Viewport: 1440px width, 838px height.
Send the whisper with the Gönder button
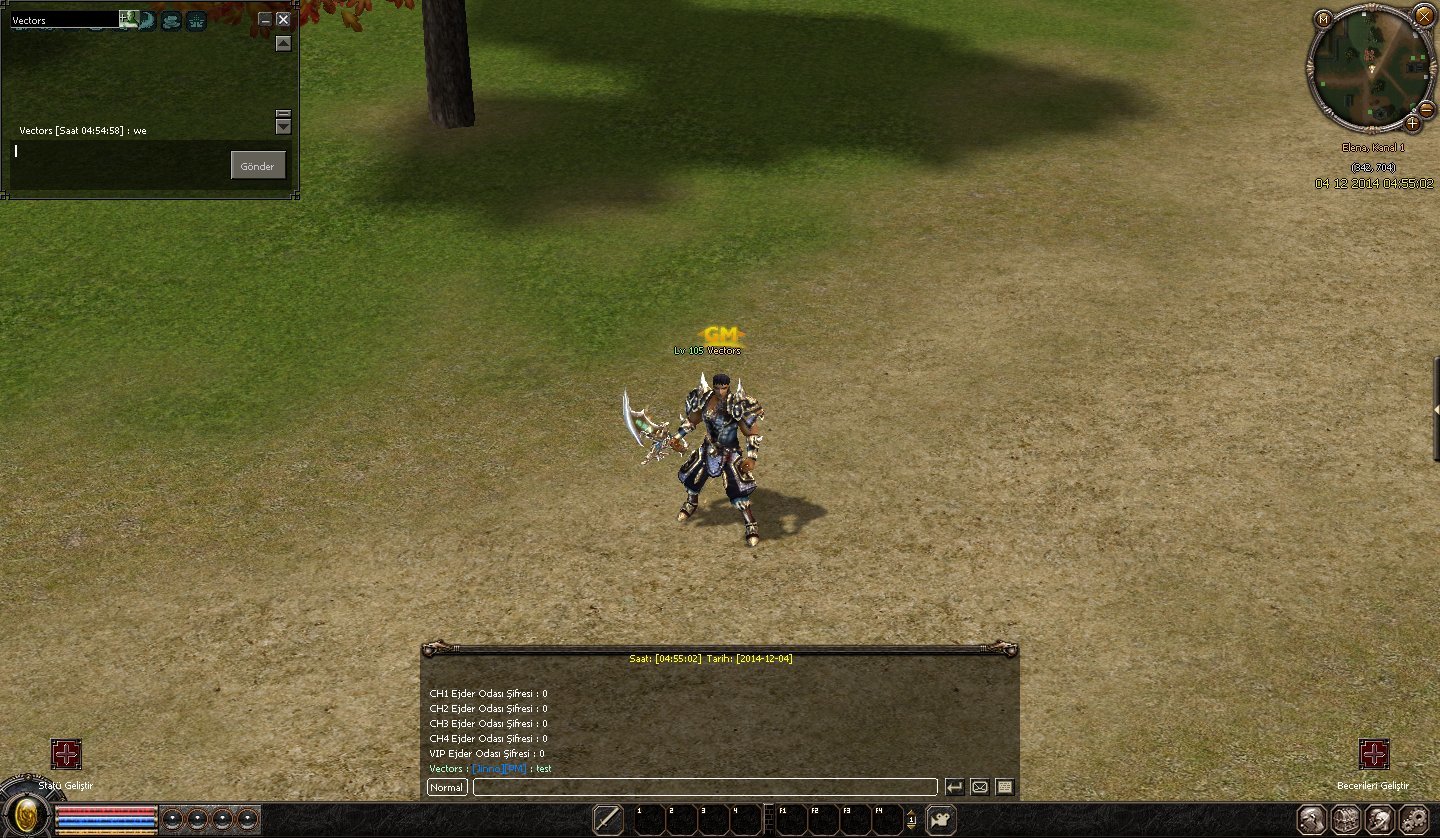point(258,166)
